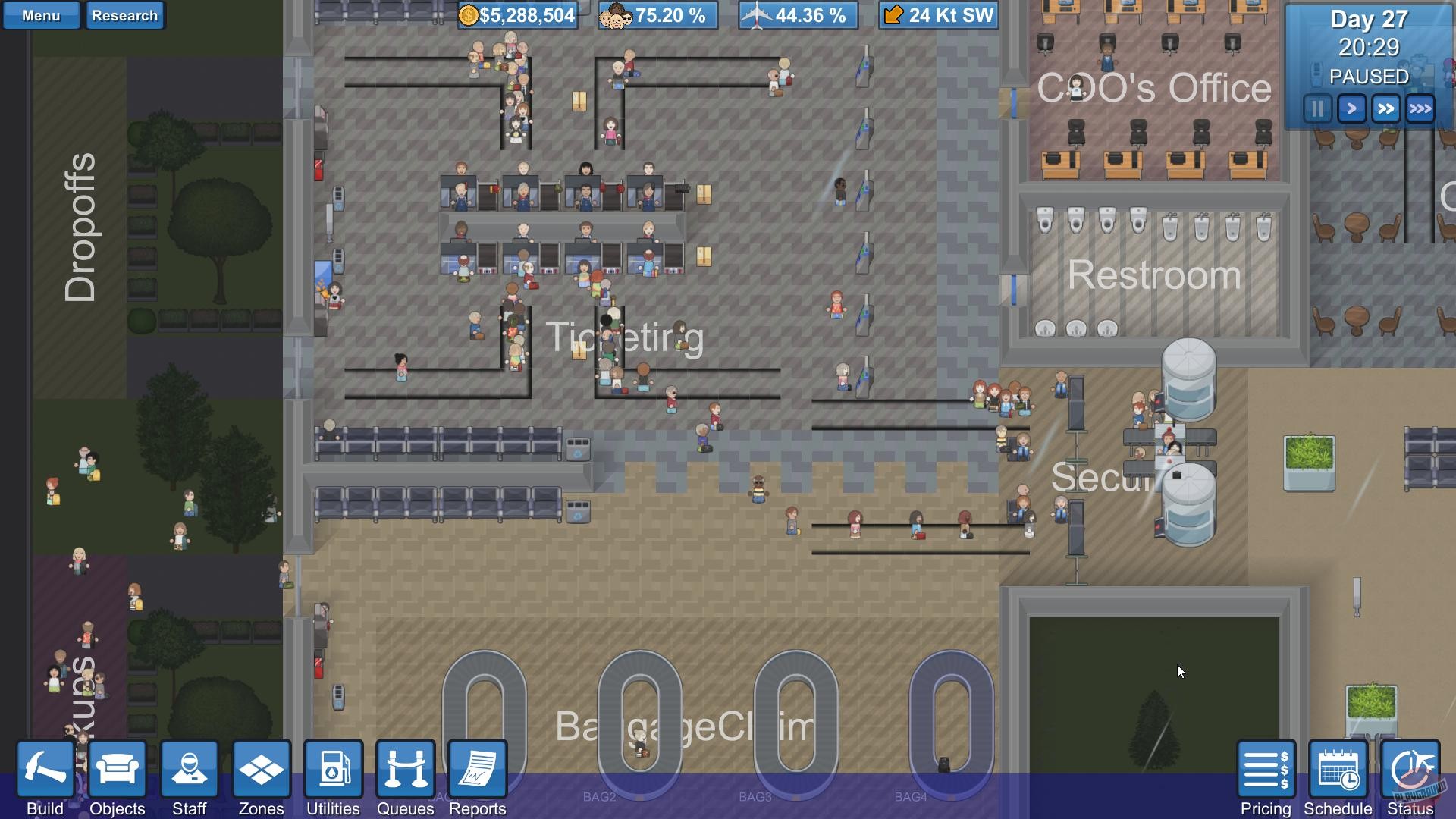View the passenger satisfaction percentage indicator
Viewport: 1456px width, 819px height.
[x=657, y=14]
